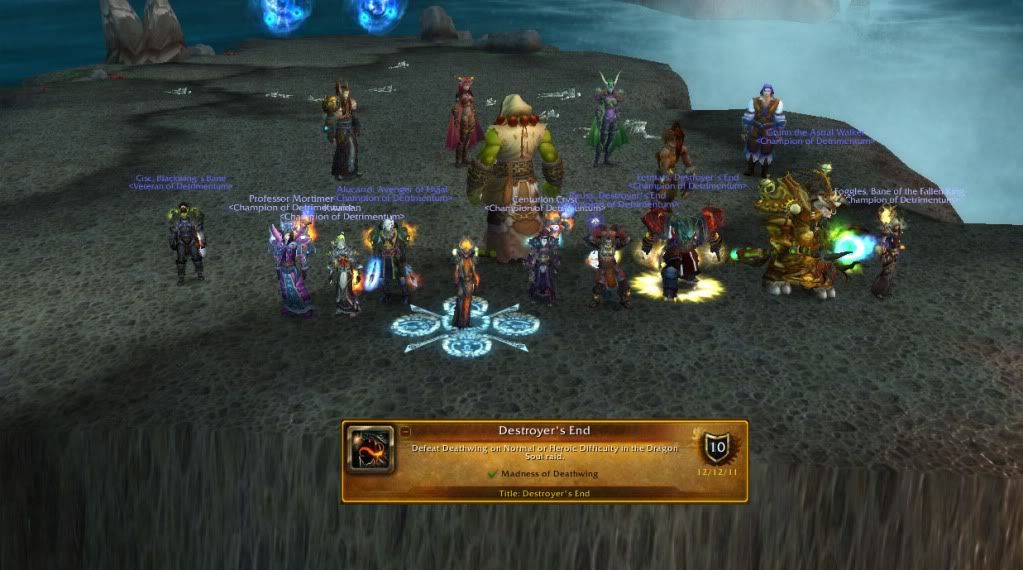Click the Madness of Deathwing criteria line
The width and height of the screenshot is (1023, 570).
(544, 473)
